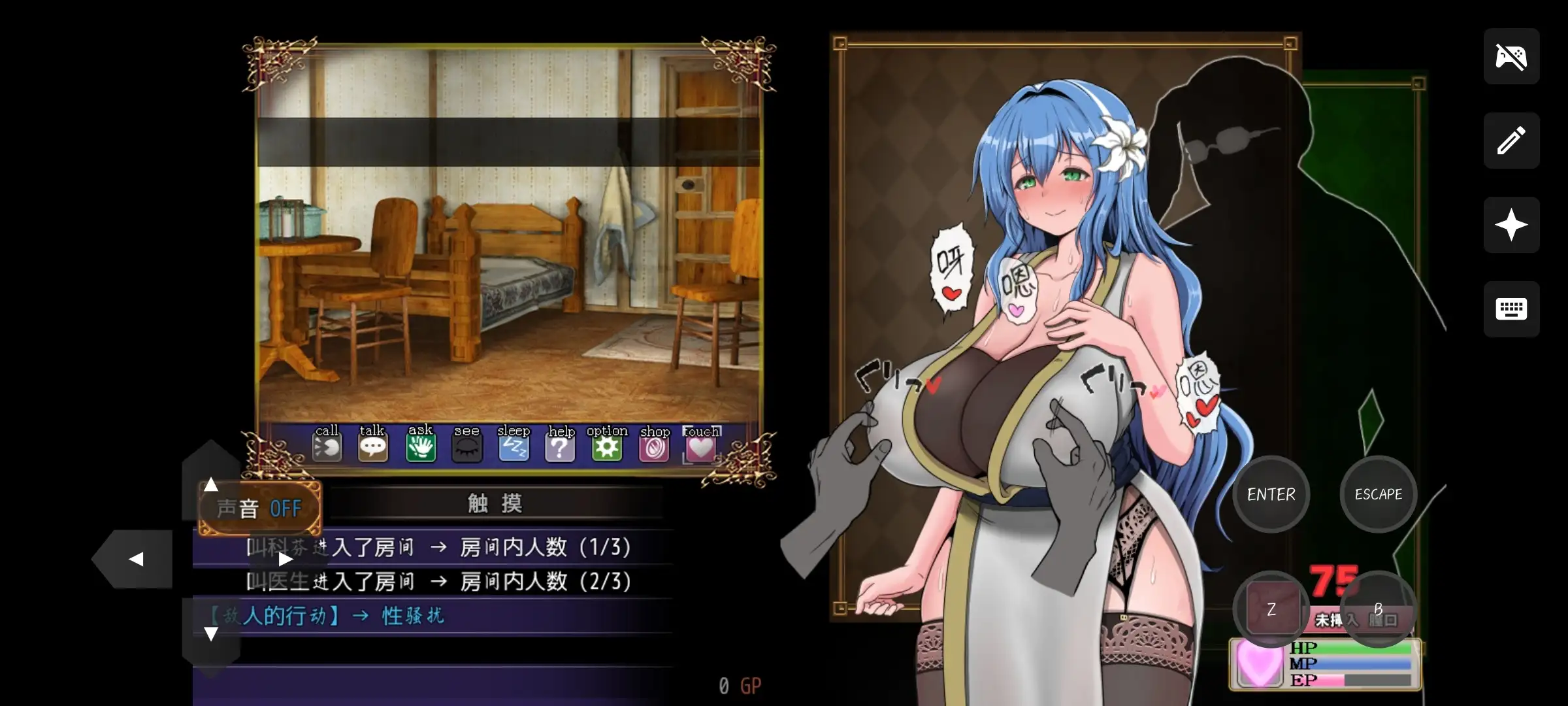Tap the on-screen ENTER button

(1271, 494)
